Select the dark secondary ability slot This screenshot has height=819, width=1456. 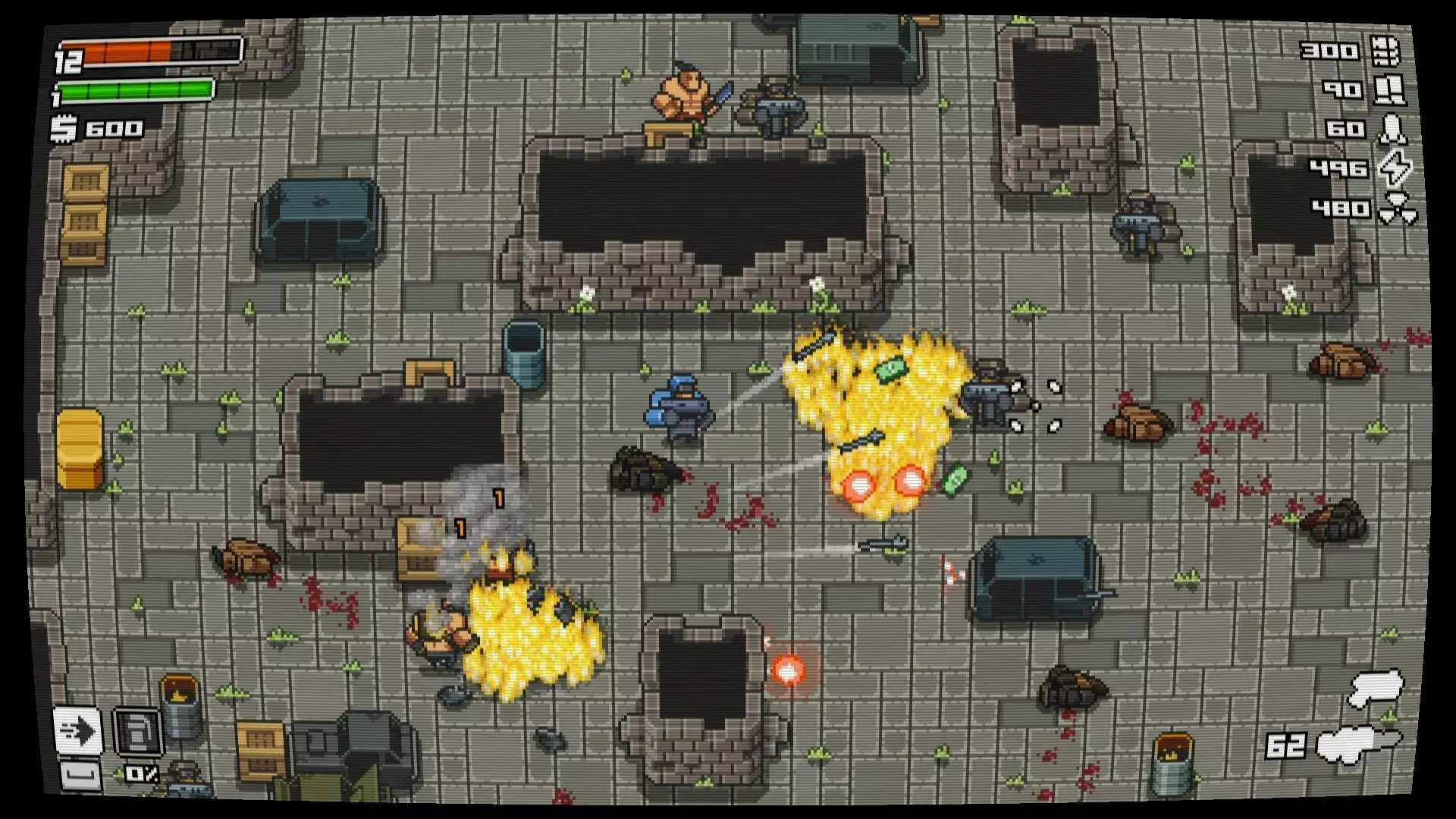(137, 732)
